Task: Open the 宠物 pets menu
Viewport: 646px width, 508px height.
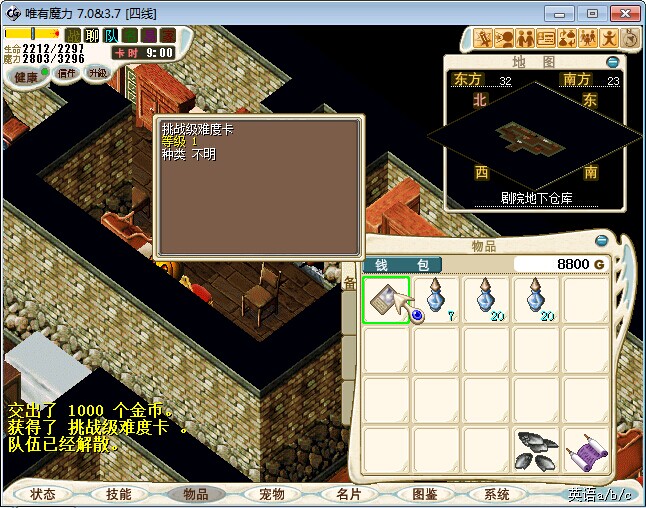Action: [271, 494]
